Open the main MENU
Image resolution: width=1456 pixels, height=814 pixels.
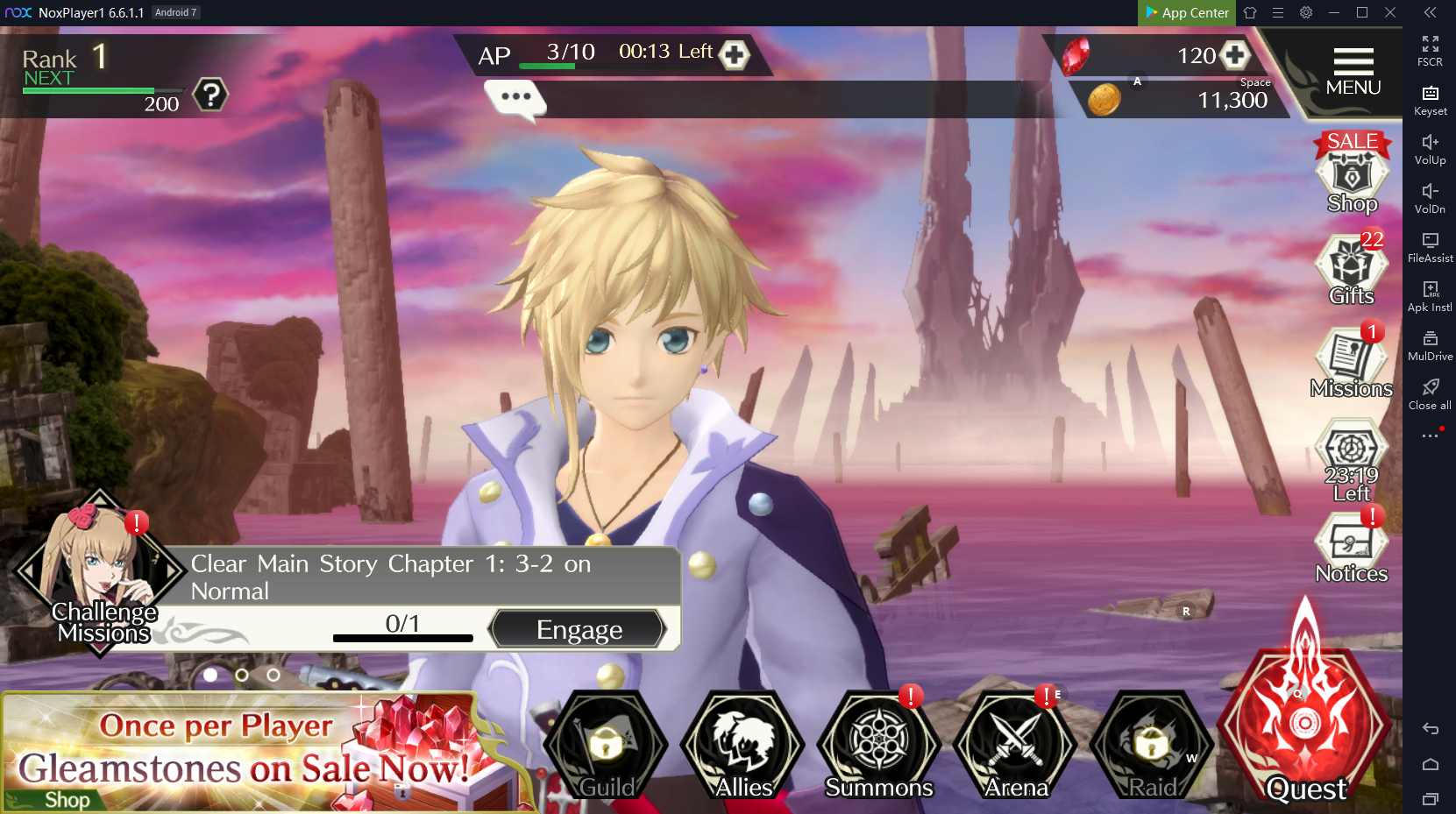pos(1353,72)
